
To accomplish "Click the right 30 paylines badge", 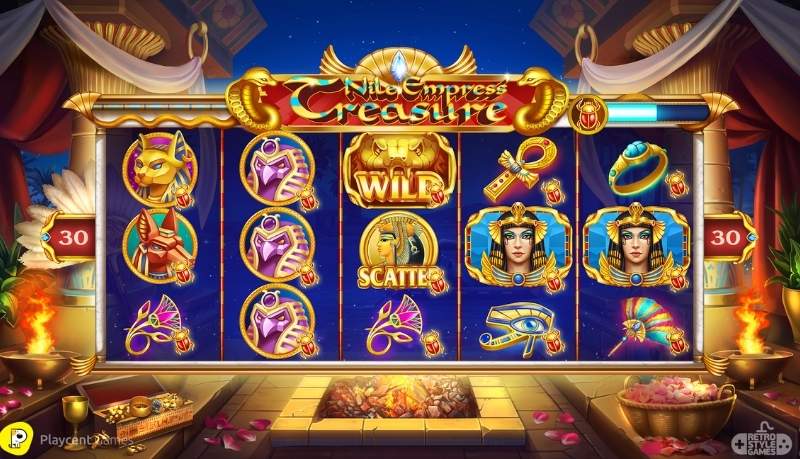I will (728, 238).
